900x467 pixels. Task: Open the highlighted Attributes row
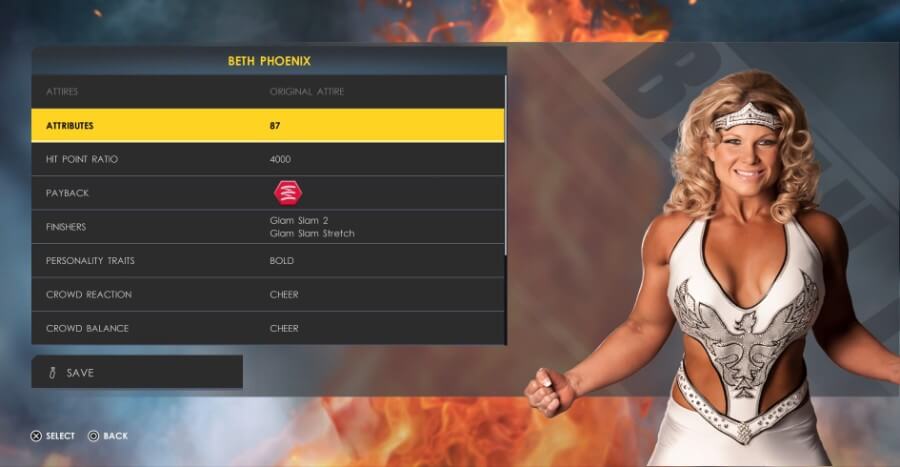point(268,126)
